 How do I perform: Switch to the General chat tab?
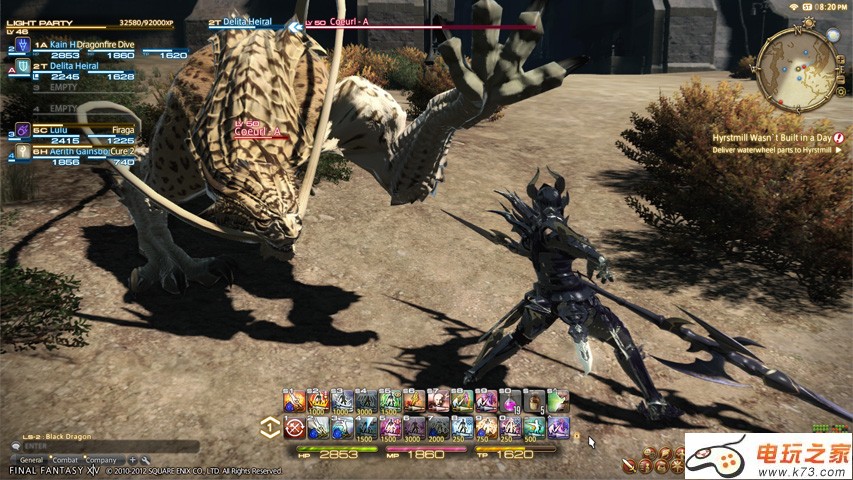pyautogui.click(x=32, y=459)
